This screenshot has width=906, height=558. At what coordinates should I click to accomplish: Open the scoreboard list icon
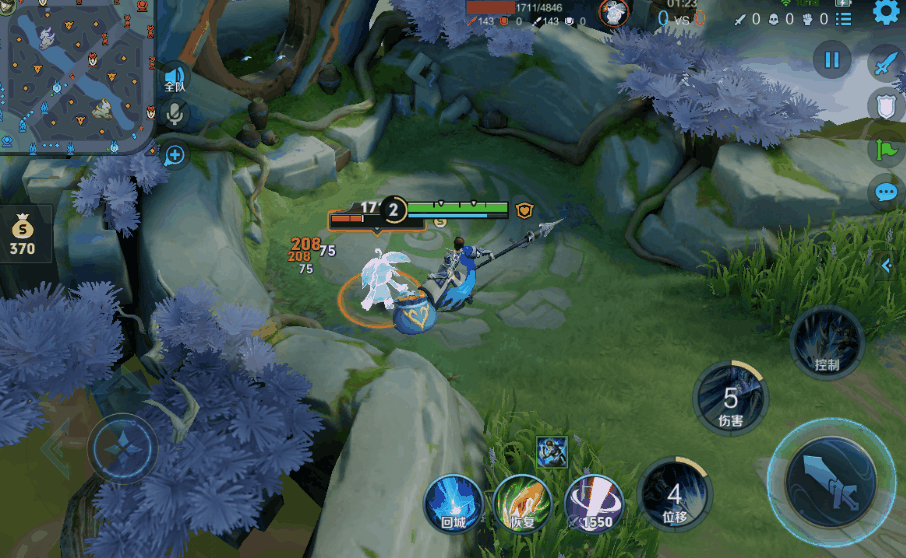(x=845, y=18)
